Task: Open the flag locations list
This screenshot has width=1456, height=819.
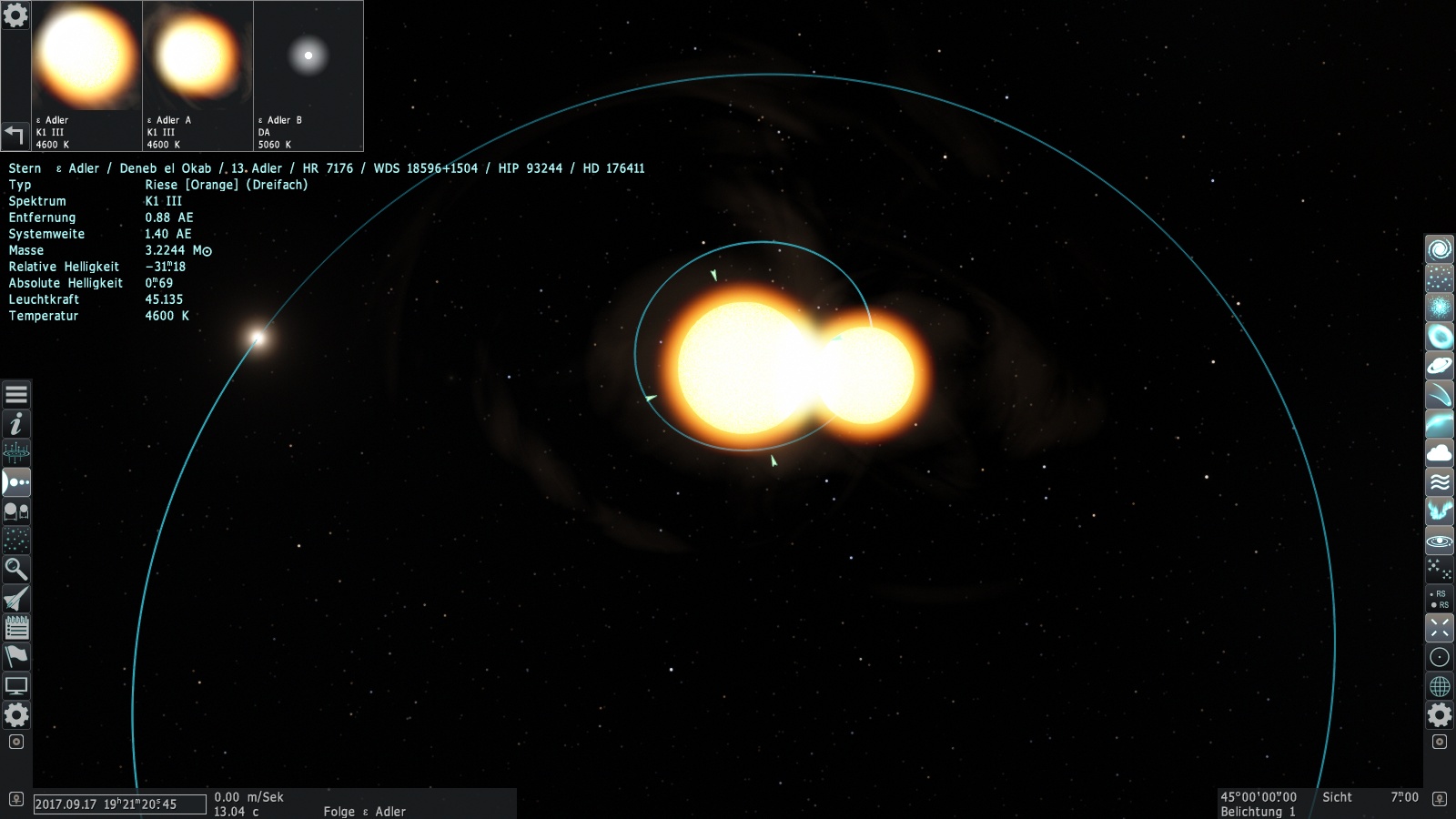Action: 16,657
